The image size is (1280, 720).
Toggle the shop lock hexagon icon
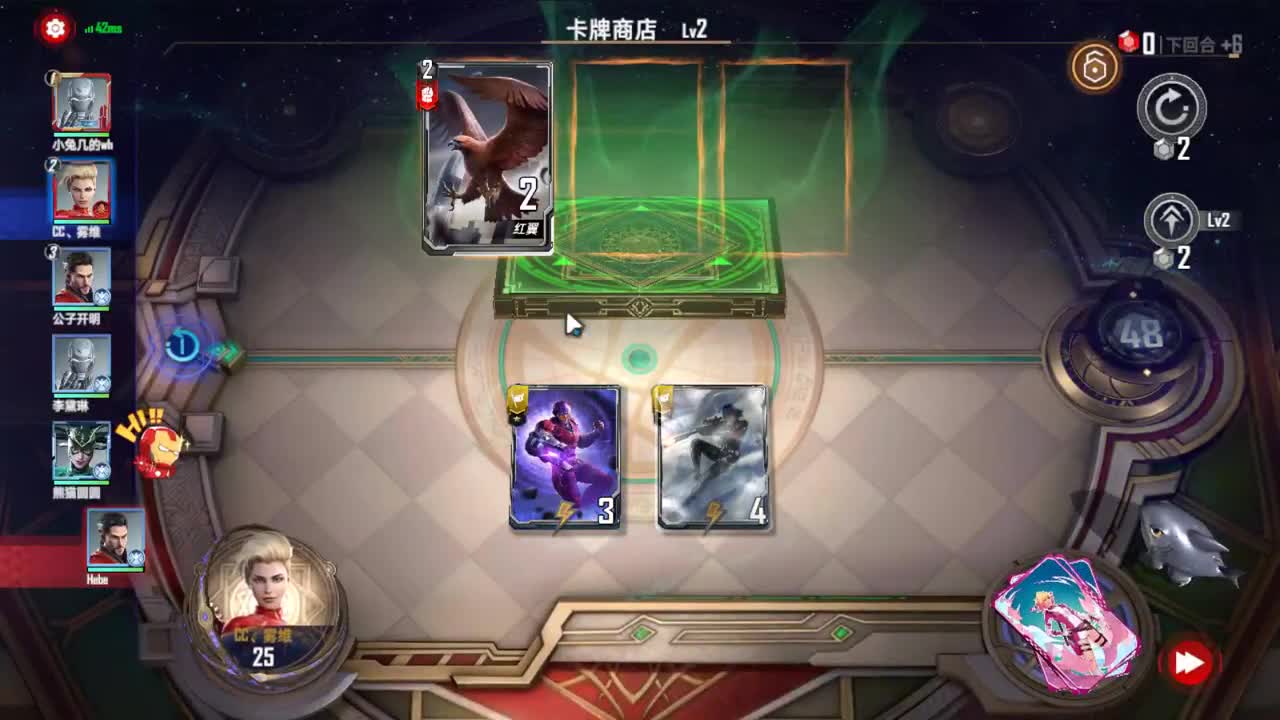tap(1094, 68)
